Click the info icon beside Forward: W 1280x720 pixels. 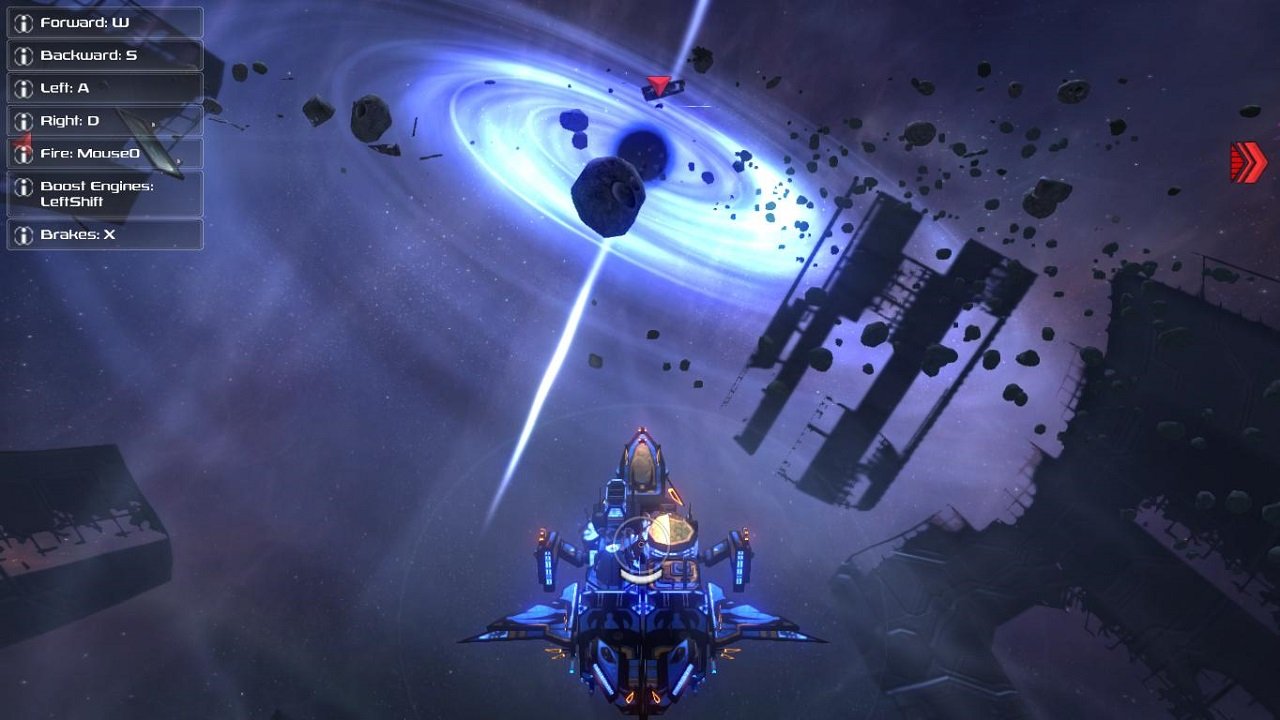[22, 22]
